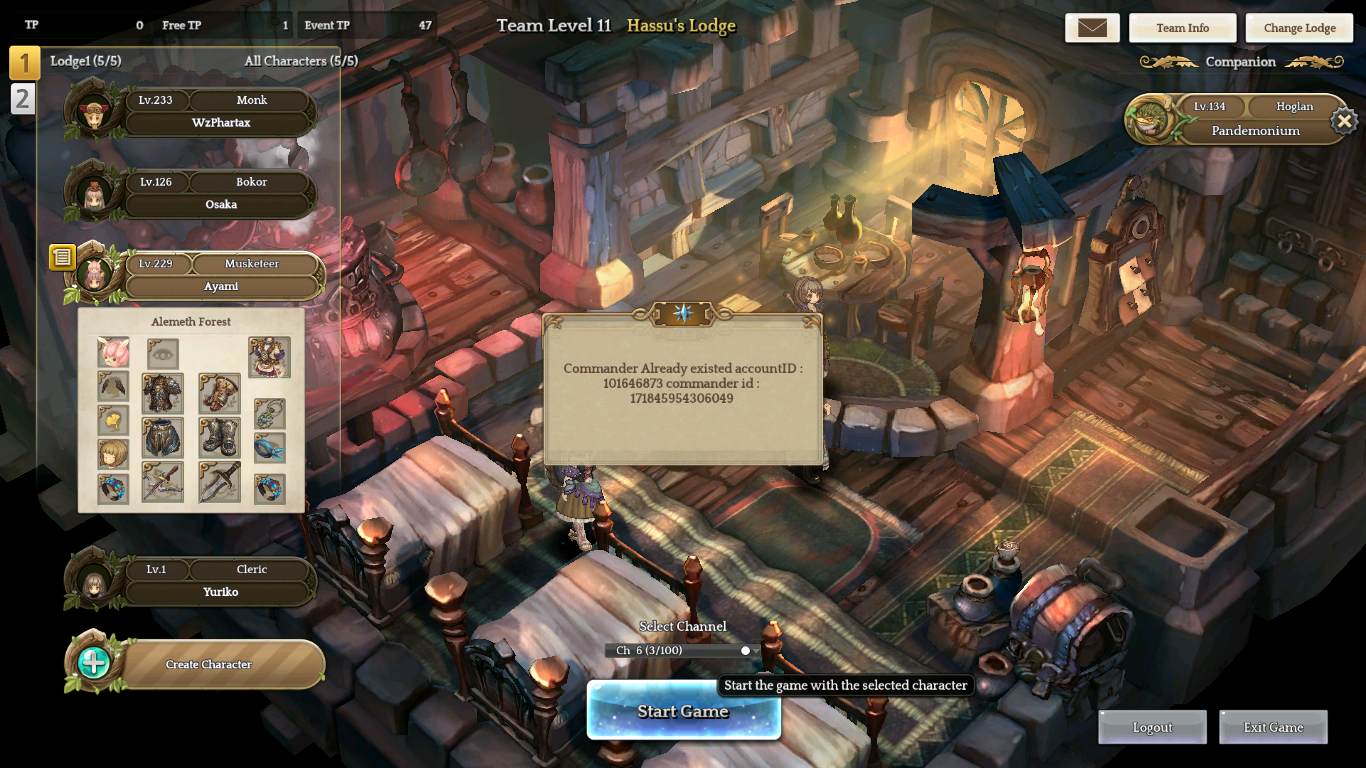The image size is (1366, 768).
Task: Open the channel selector dropdown
Action: point(682,650)
